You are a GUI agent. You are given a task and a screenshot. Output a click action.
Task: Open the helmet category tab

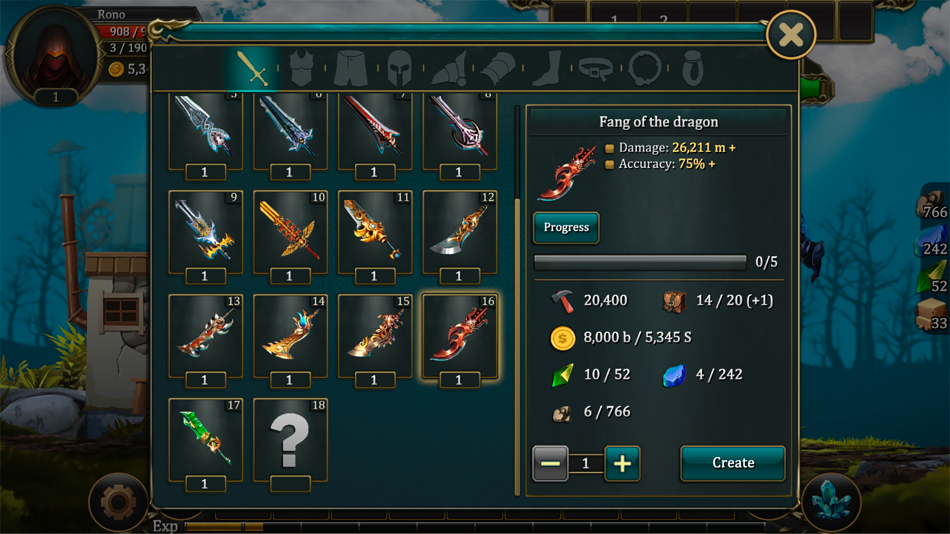pos(399,68)
